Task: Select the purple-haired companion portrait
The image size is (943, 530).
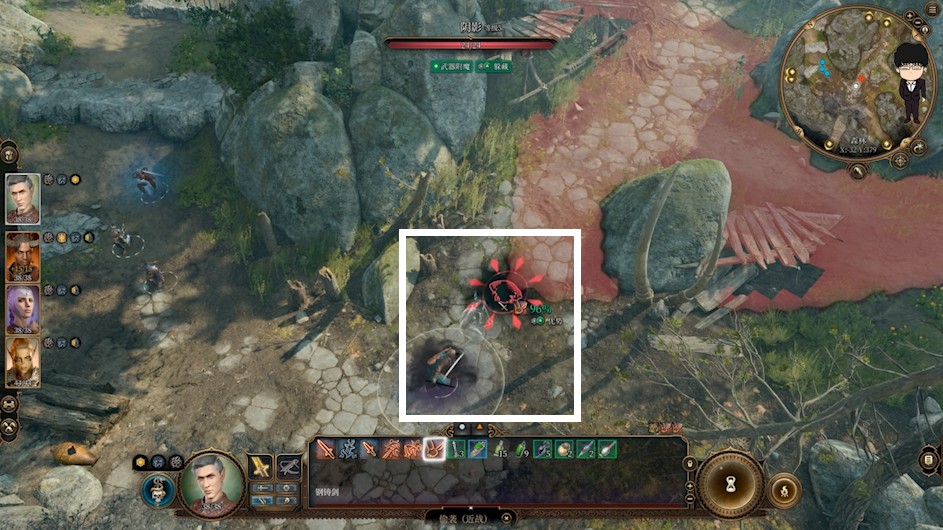Action: click(x=22, y=308)
